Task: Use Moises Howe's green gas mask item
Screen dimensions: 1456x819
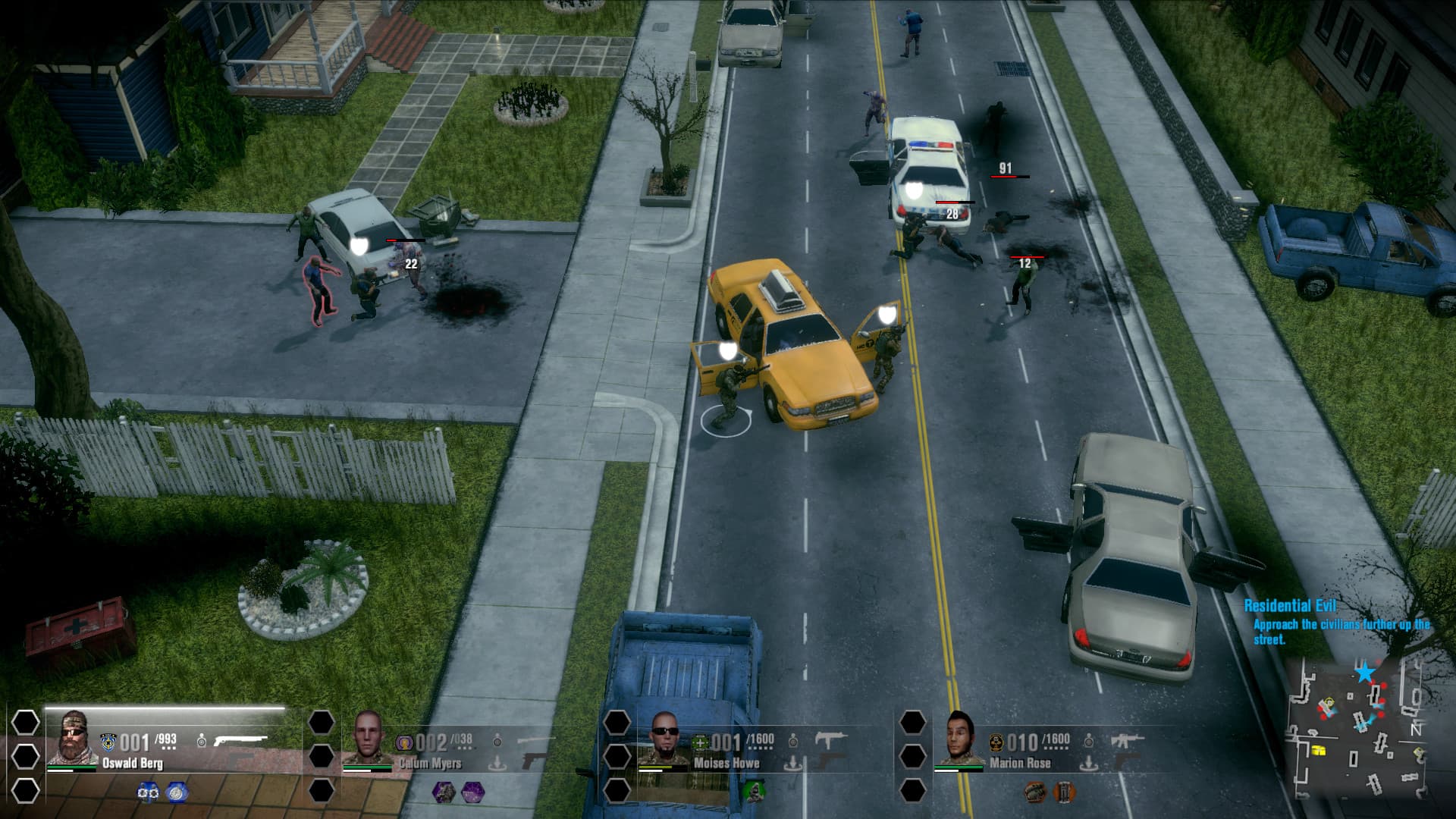Action: [x=755, y=792]
